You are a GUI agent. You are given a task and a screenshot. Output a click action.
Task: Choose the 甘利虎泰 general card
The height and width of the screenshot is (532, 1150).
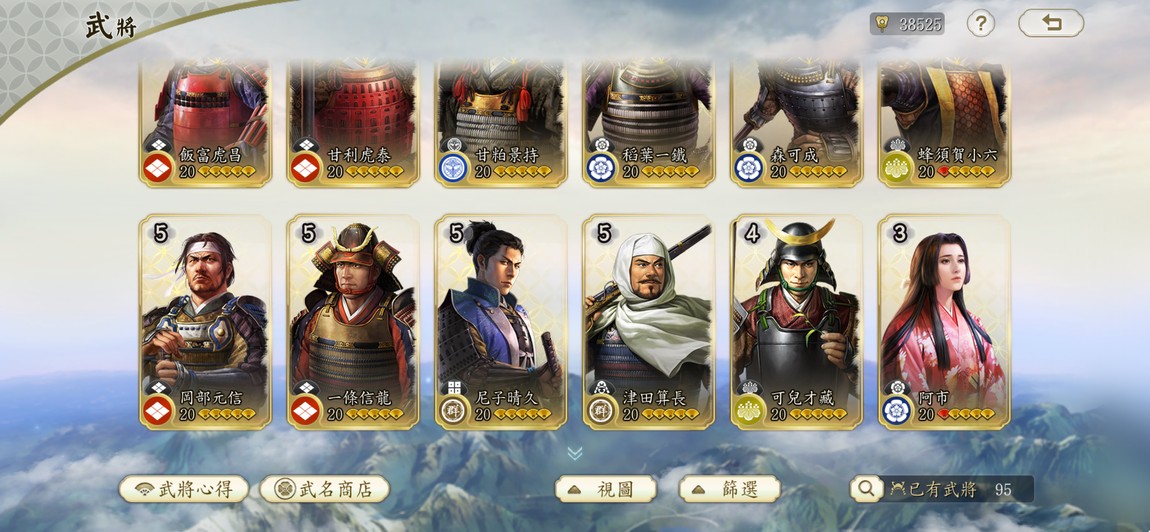pos(353,120)
